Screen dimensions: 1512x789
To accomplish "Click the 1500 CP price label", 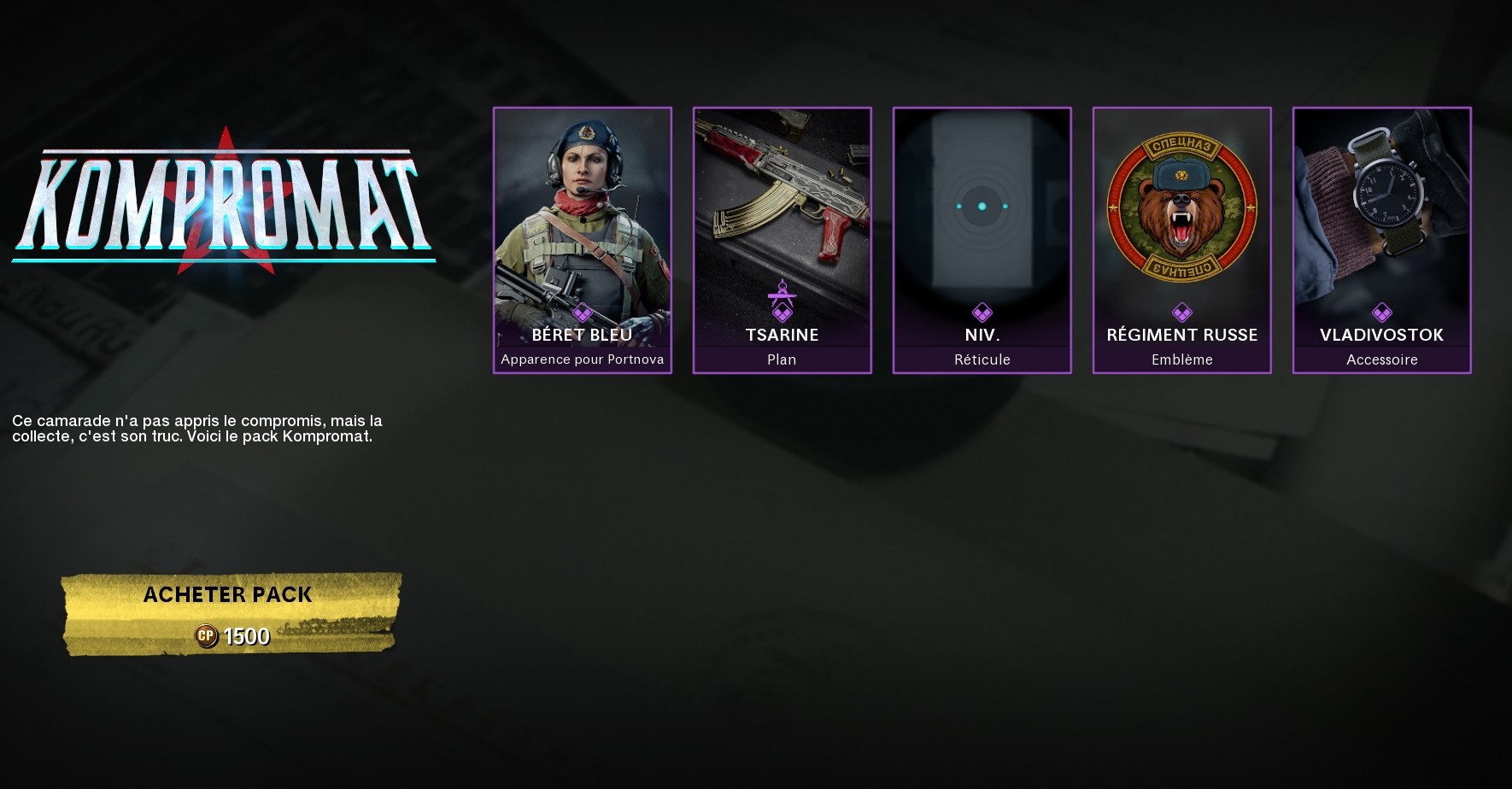I will pyautogui.click(x=245, y=635).
